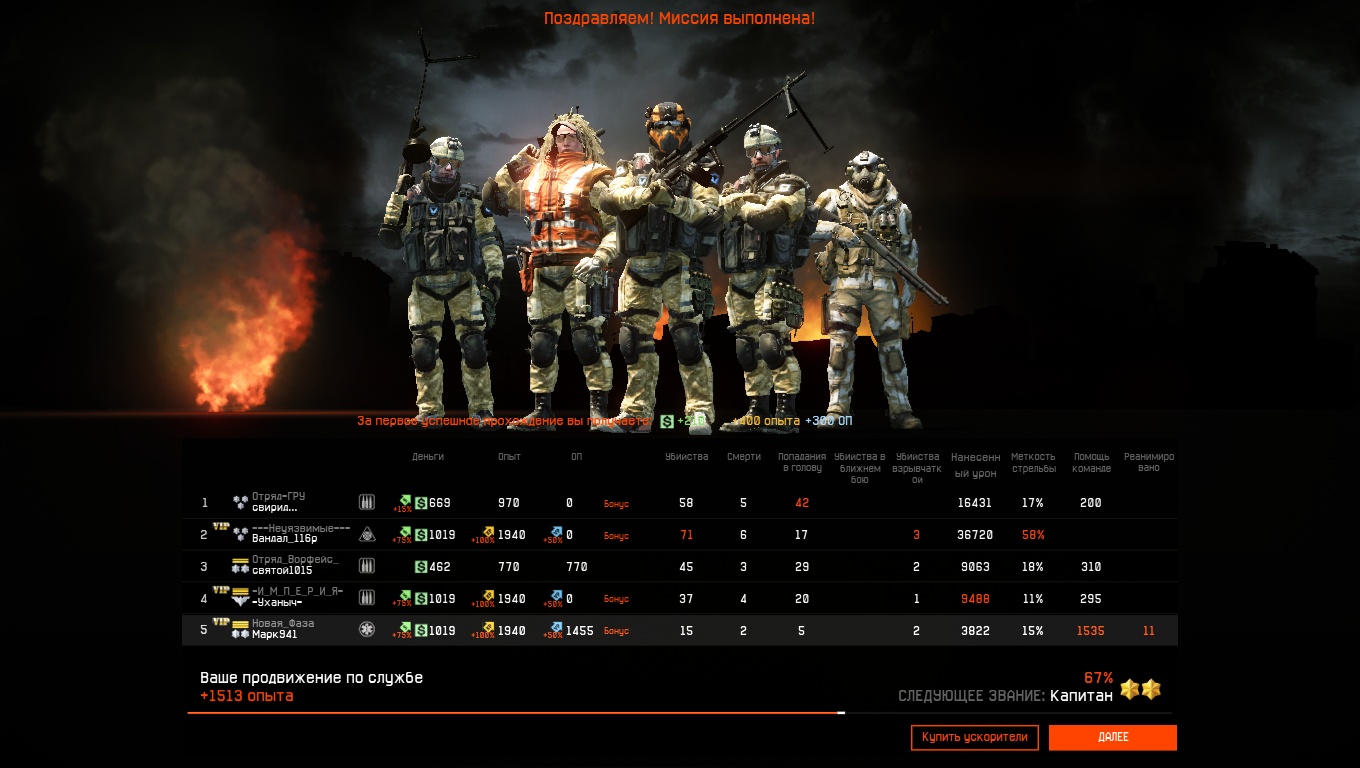The image size is (1360, 768).
Task: Select the -Уханыч- player row
Action: [x=277, y=602]
